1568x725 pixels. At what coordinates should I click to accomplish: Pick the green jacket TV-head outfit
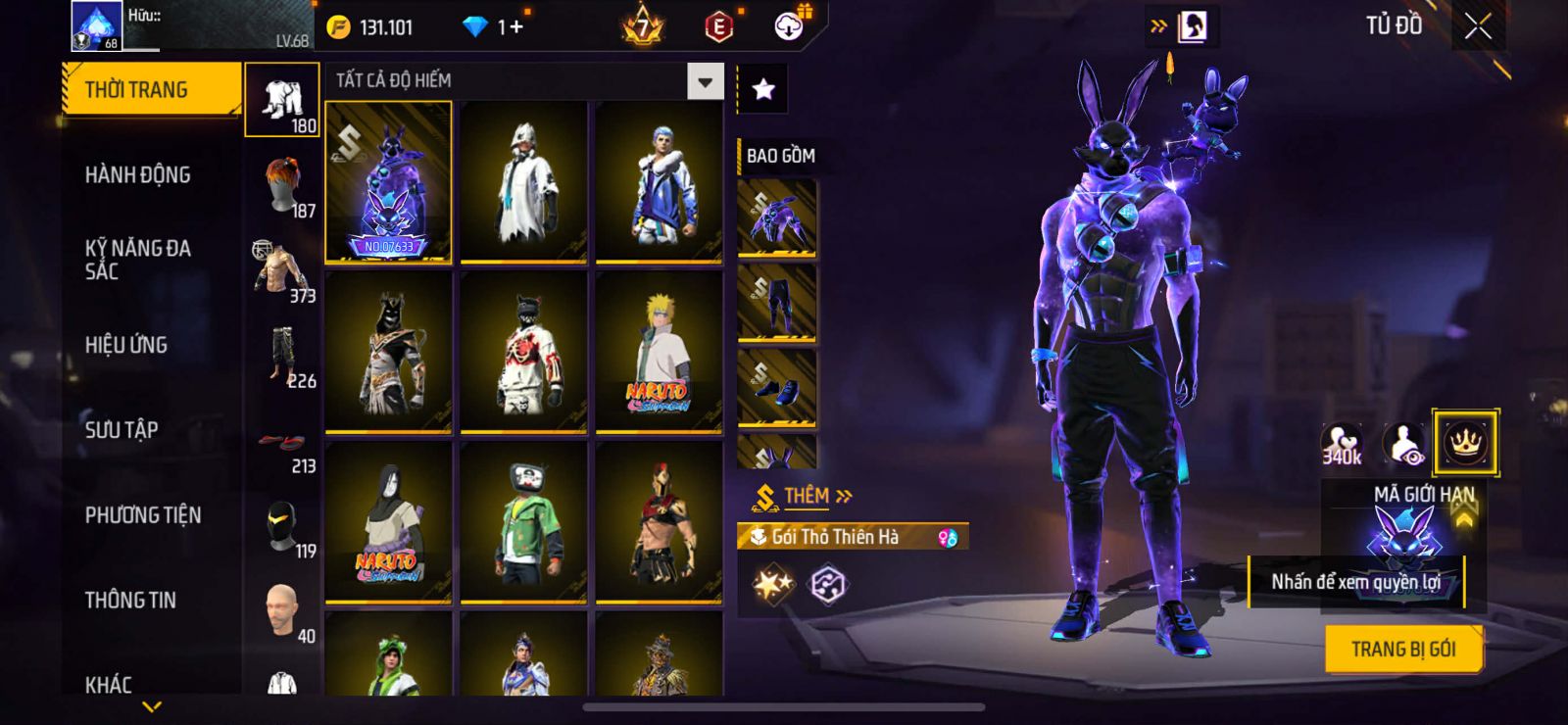pos(523,521)
